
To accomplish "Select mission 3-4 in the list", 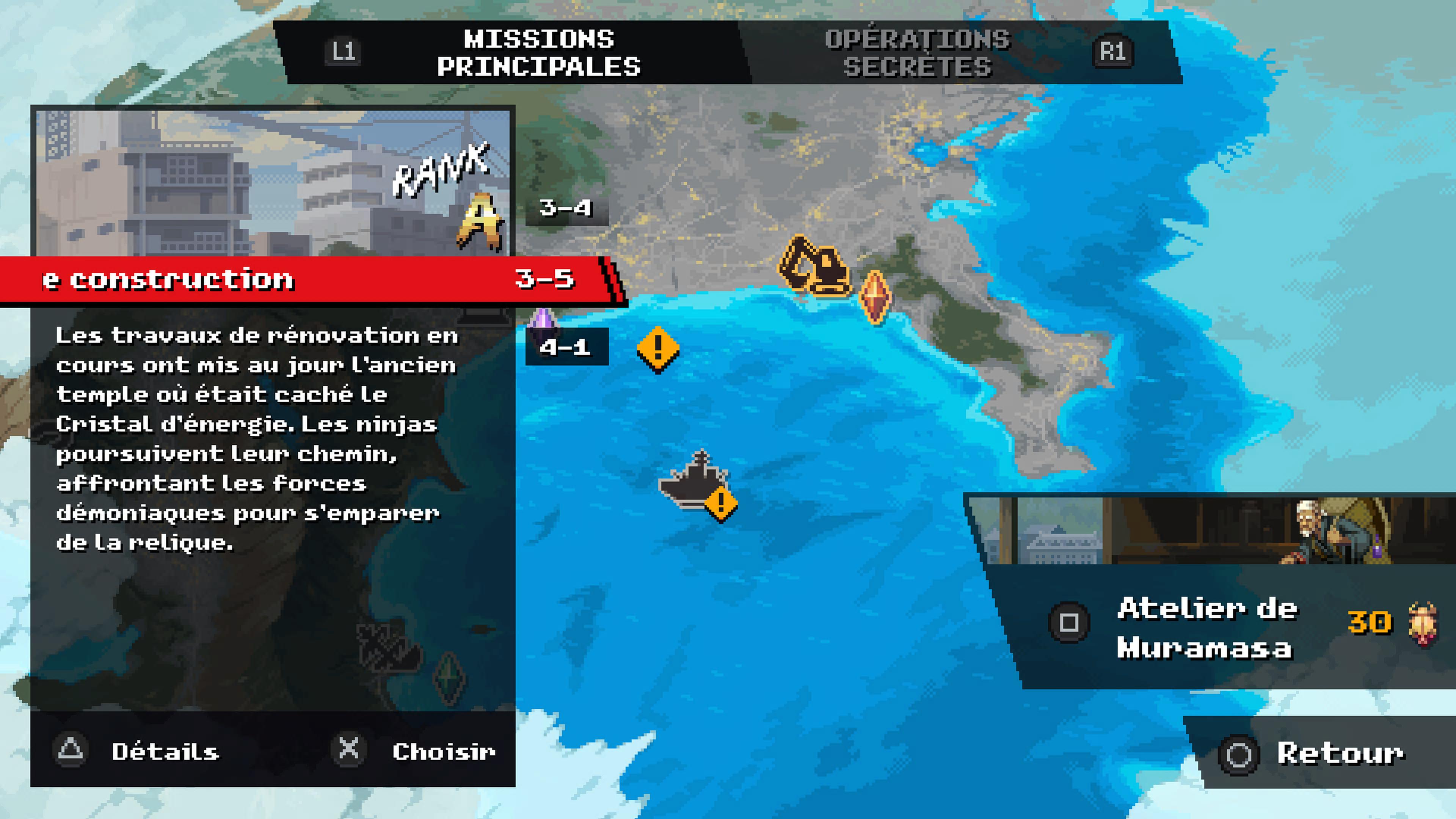I will 566,208.
